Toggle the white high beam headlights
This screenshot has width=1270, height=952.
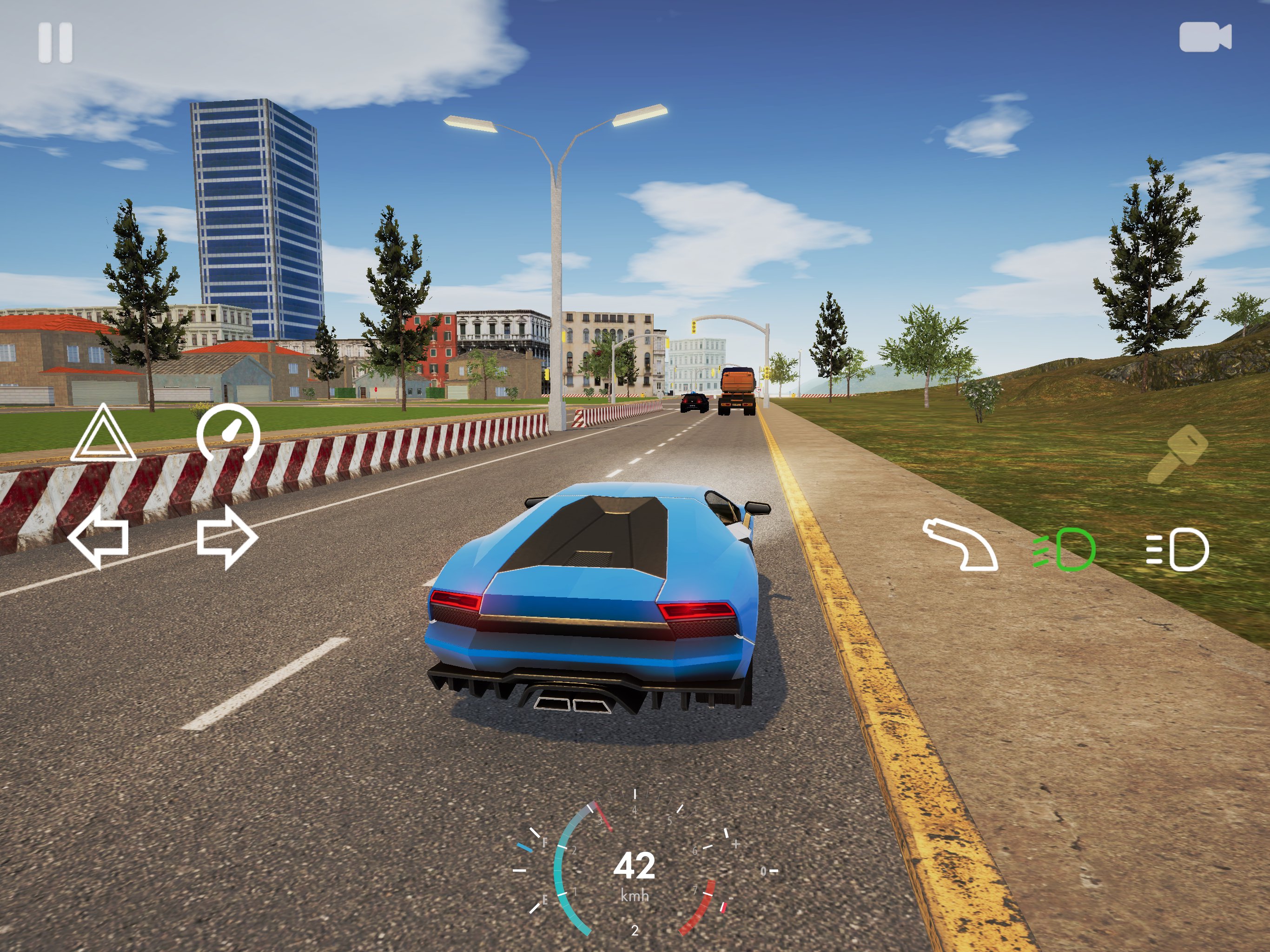[1177, 549]
